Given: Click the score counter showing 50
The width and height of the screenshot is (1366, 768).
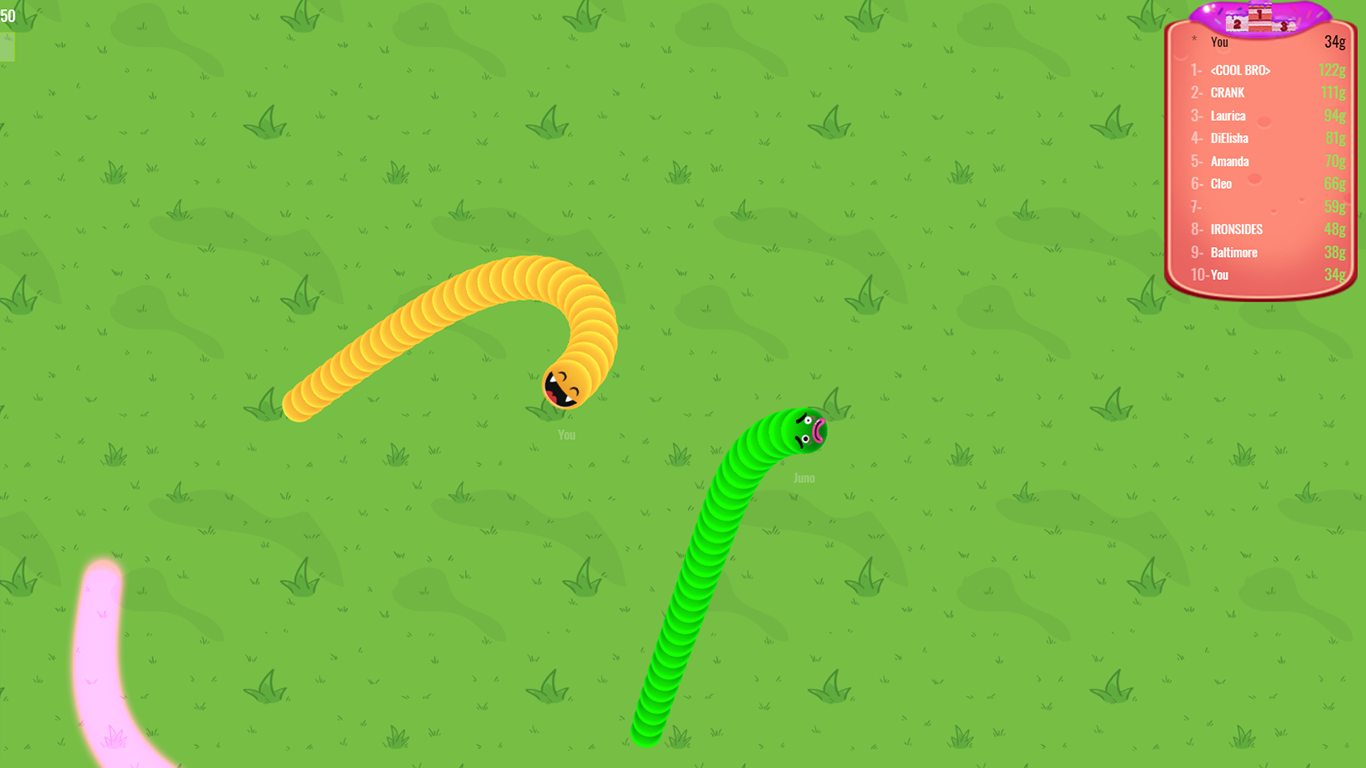Looking at the screenshot, I should point(10,17).
